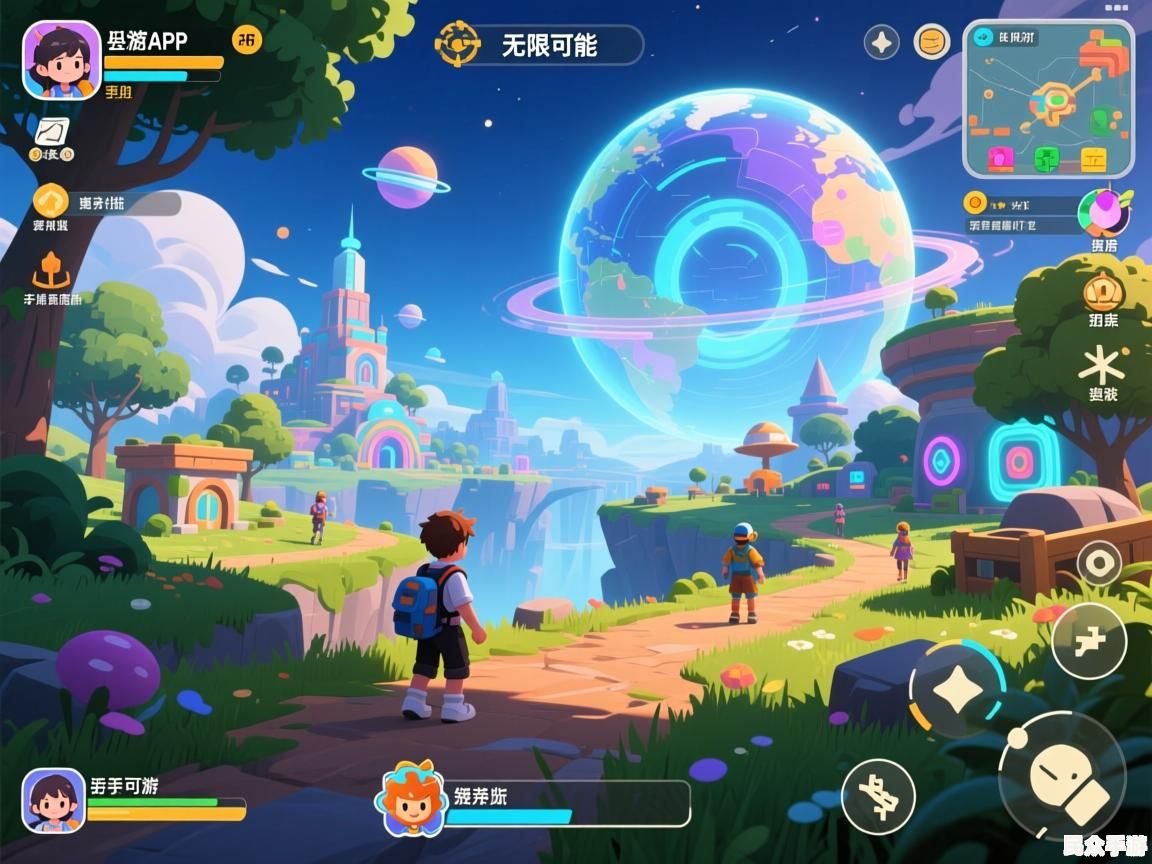Open the white asterisk icon menu
The width and height of the screenshot is (1152, 864).
tap(1102, 365)
